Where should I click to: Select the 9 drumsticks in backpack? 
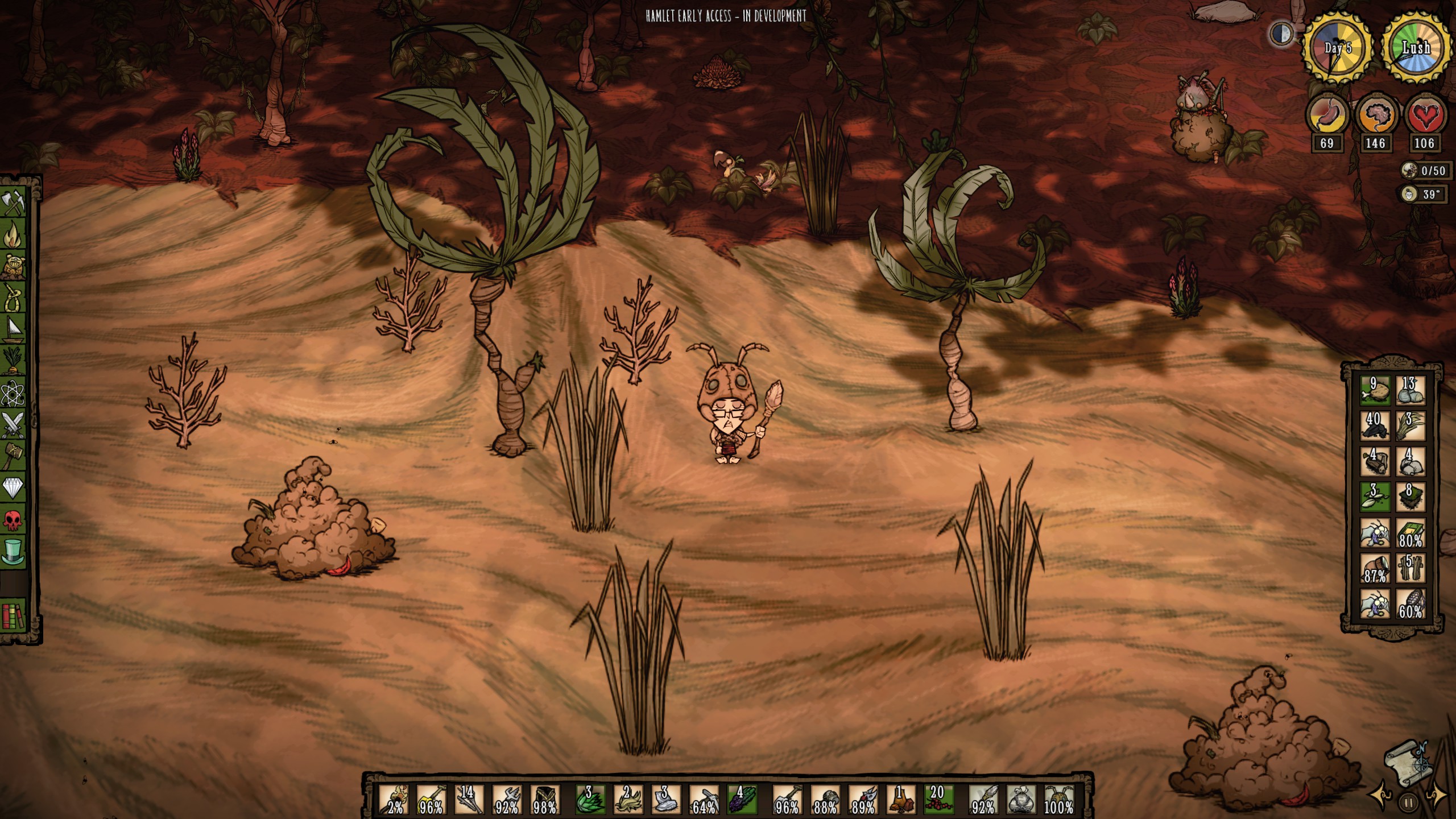1375,391
